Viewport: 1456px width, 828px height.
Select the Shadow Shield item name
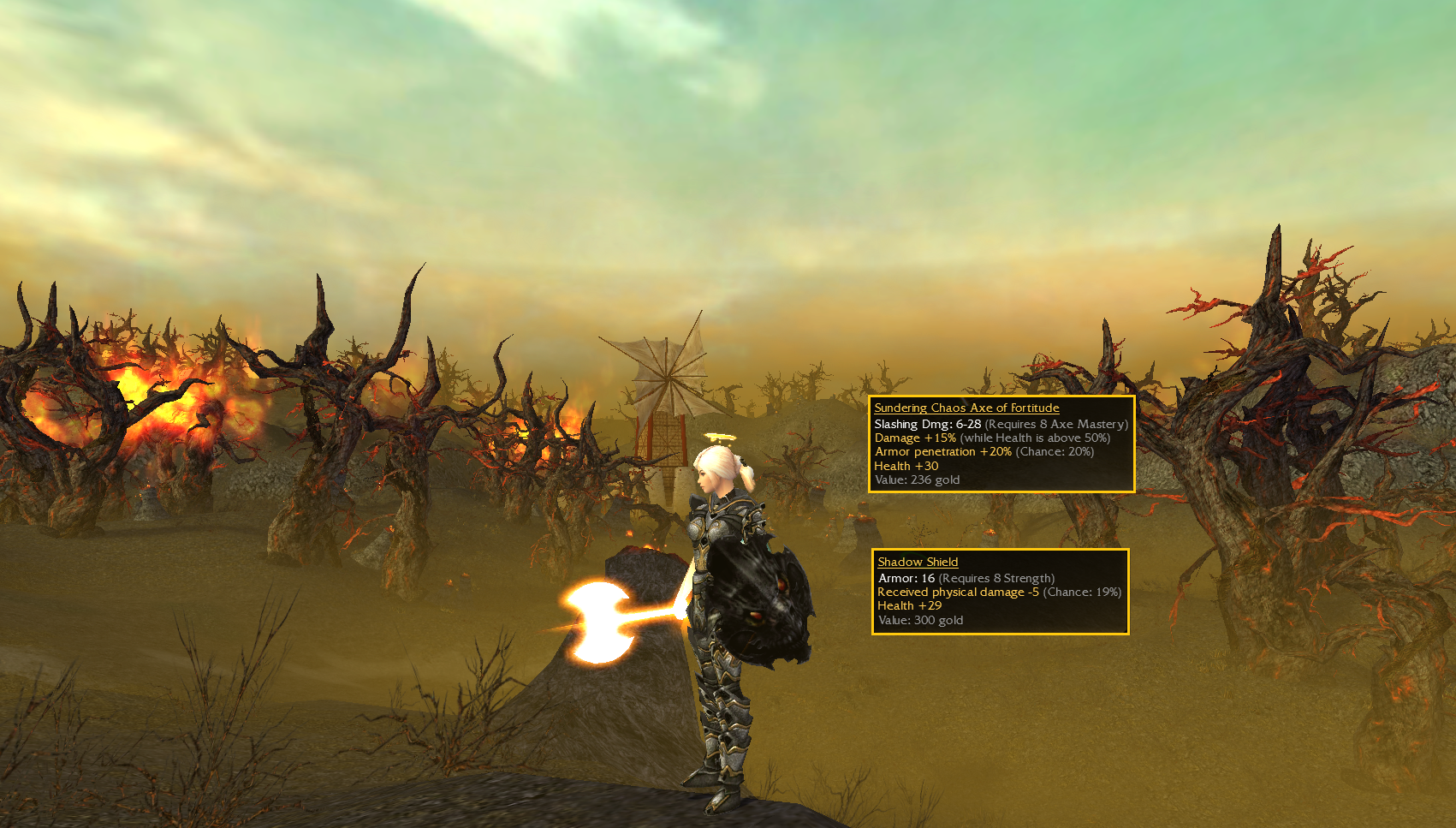click(x=918, y=563)
